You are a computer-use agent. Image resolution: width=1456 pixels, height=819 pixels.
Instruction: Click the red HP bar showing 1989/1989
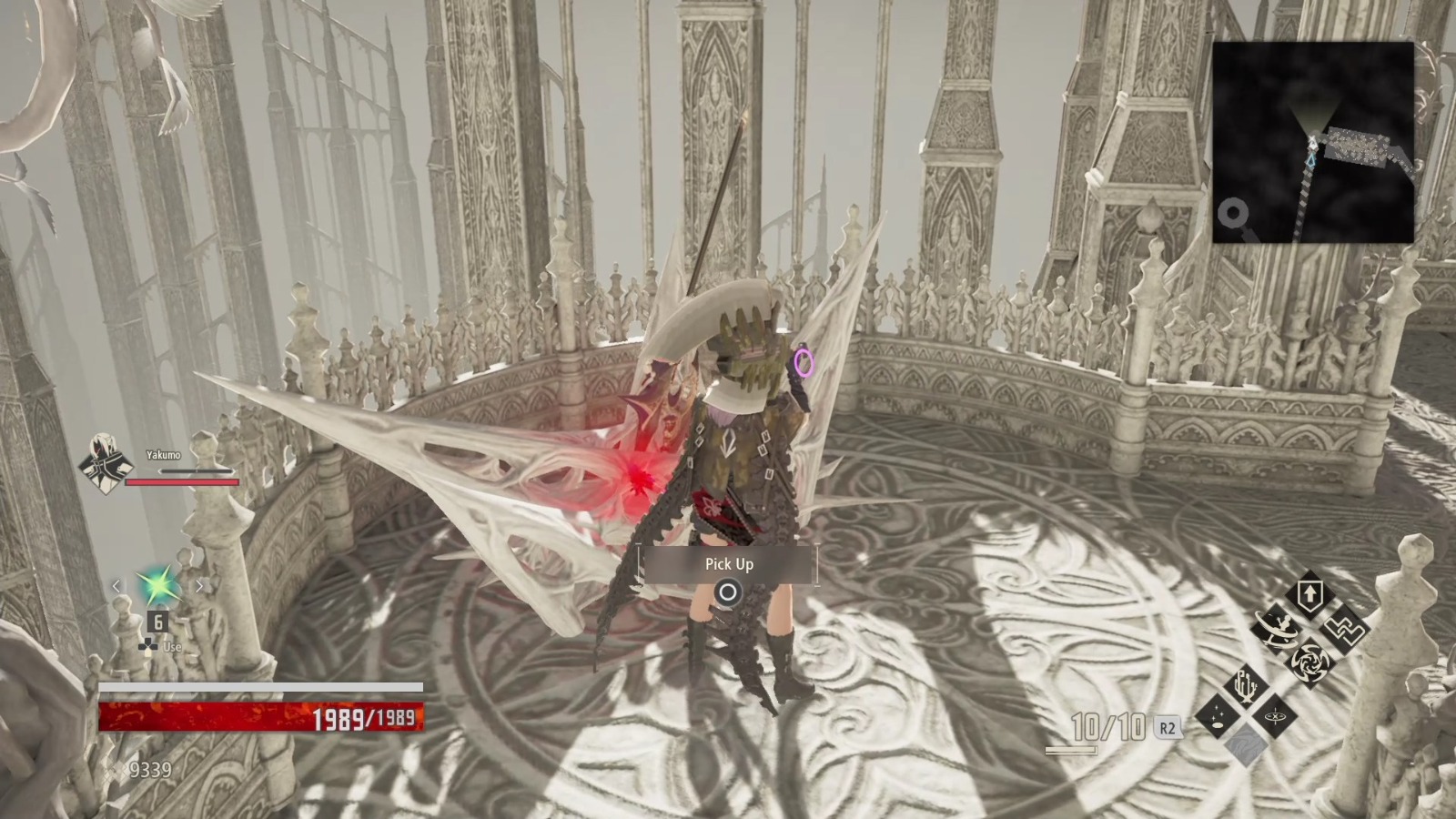264,716
